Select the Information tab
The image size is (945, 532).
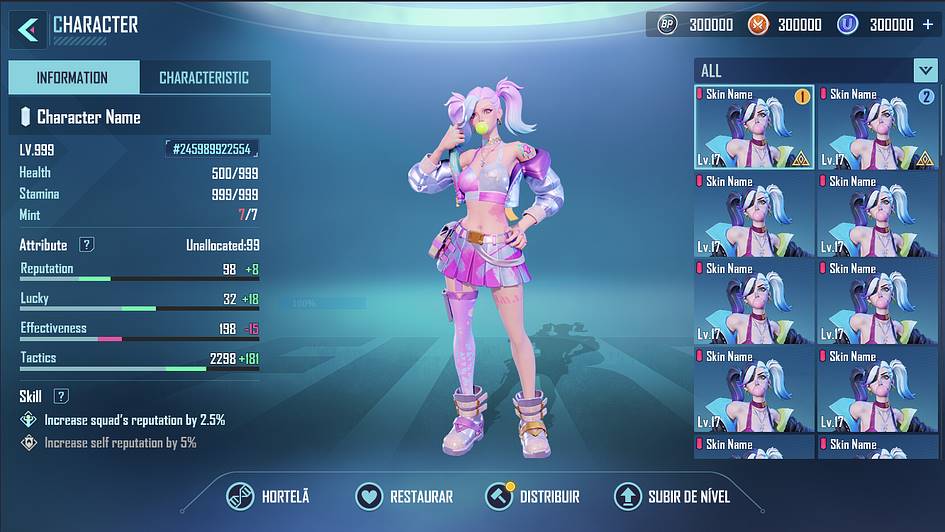(72, 78)
